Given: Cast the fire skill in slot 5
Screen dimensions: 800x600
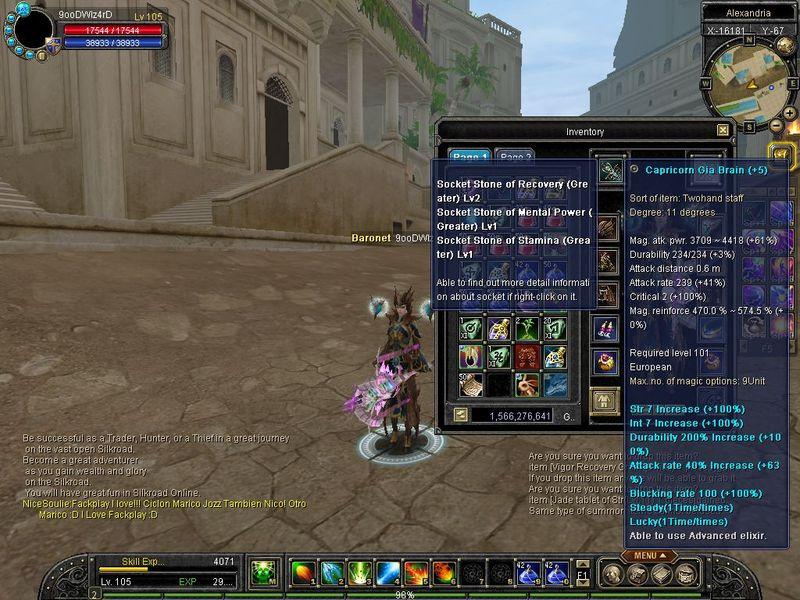Looking at the screenshot, I should 417,573.
